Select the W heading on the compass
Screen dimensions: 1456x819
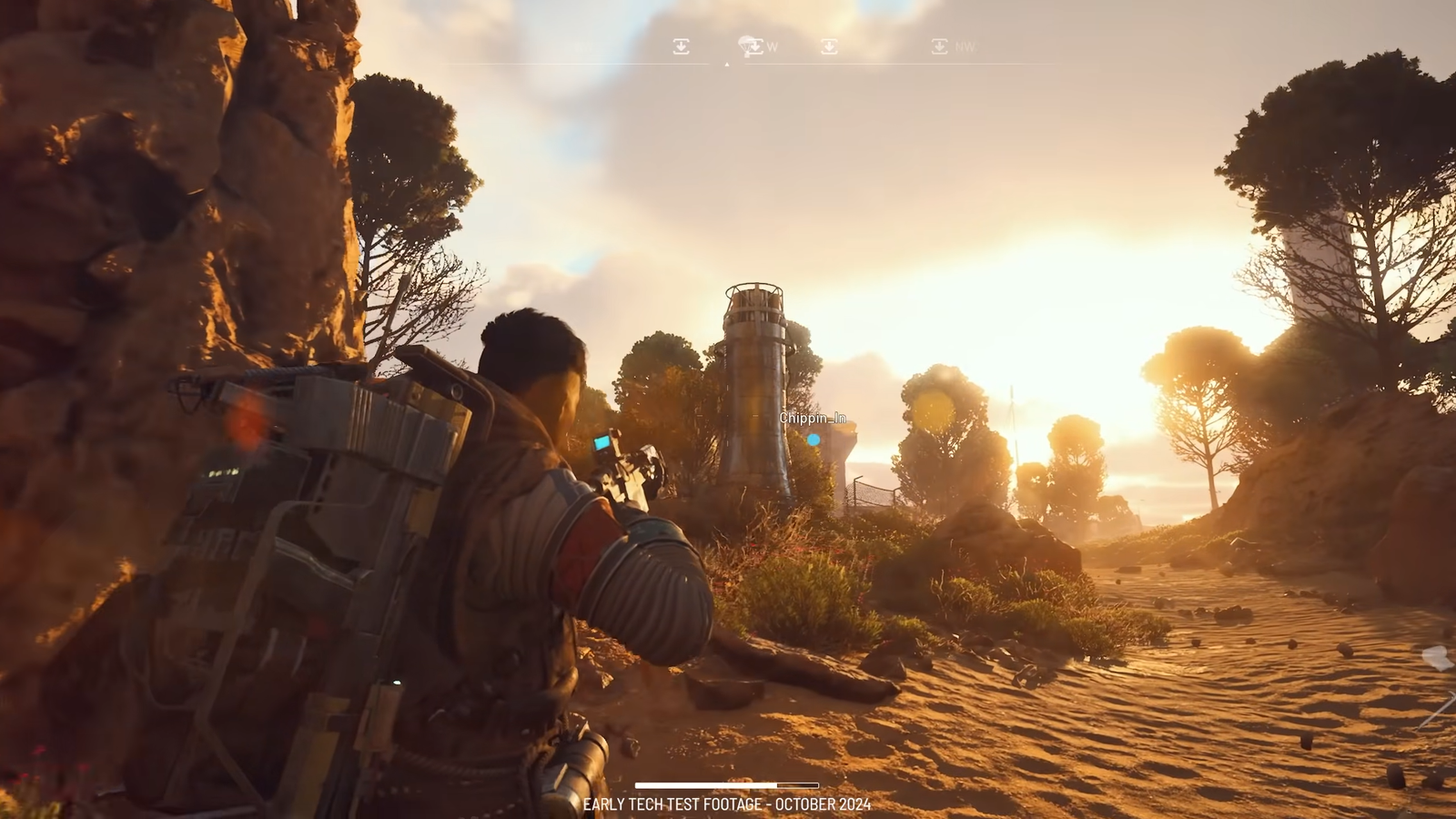click(772, 46)
